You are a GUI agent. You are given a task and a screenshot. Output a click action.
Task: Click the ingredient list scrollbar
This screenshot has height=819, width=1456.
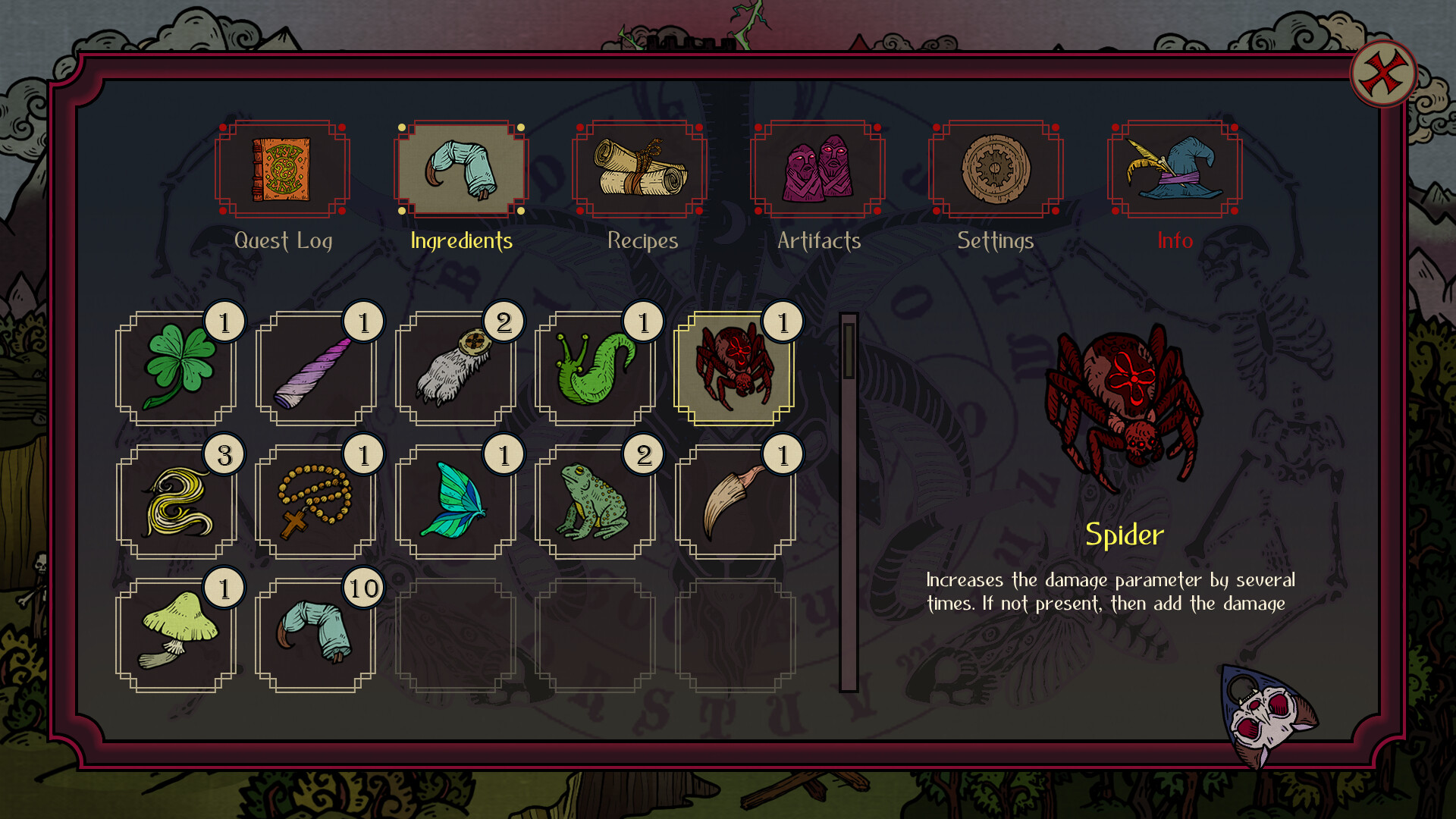pos(849,350)
